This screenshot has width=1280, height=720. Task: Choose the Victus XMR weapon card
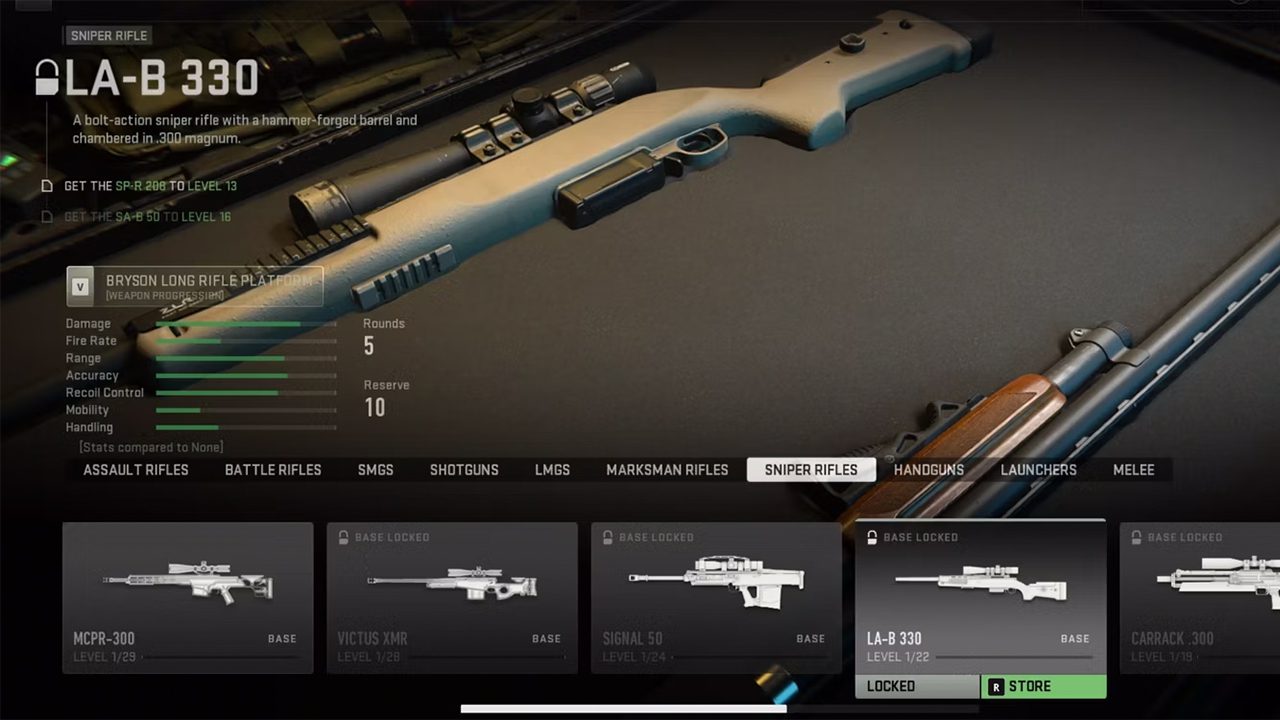pyautogui.click(x=452, y=597)
